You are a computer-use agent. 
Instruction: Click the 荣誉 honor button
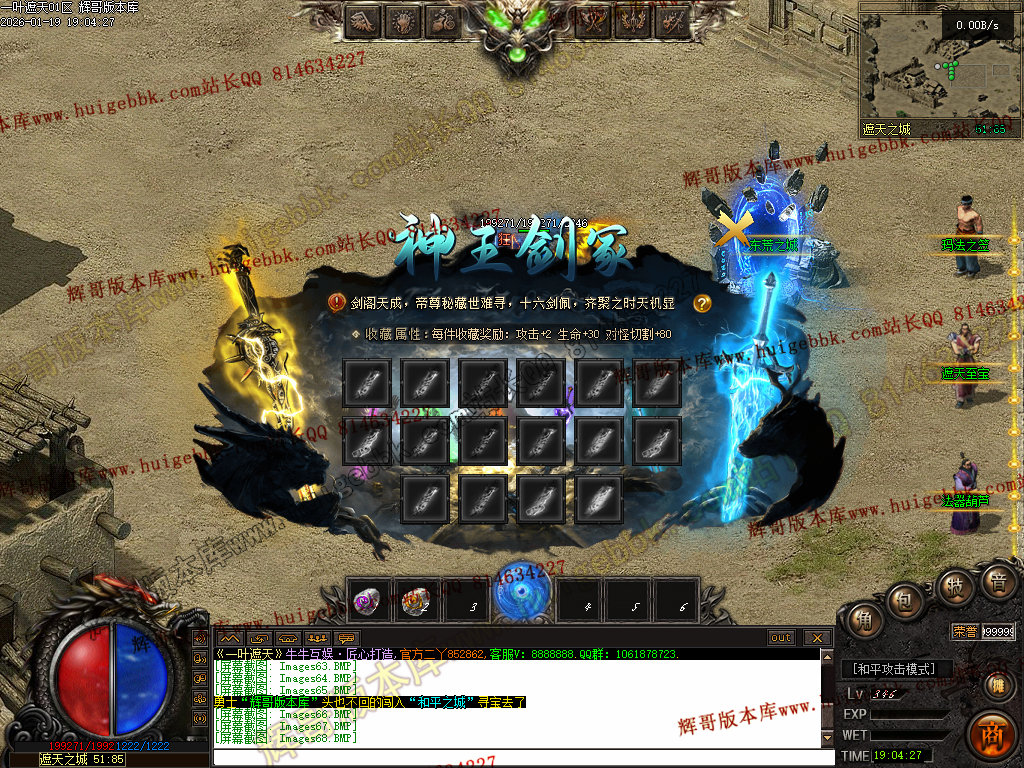[x=964, y=631]
